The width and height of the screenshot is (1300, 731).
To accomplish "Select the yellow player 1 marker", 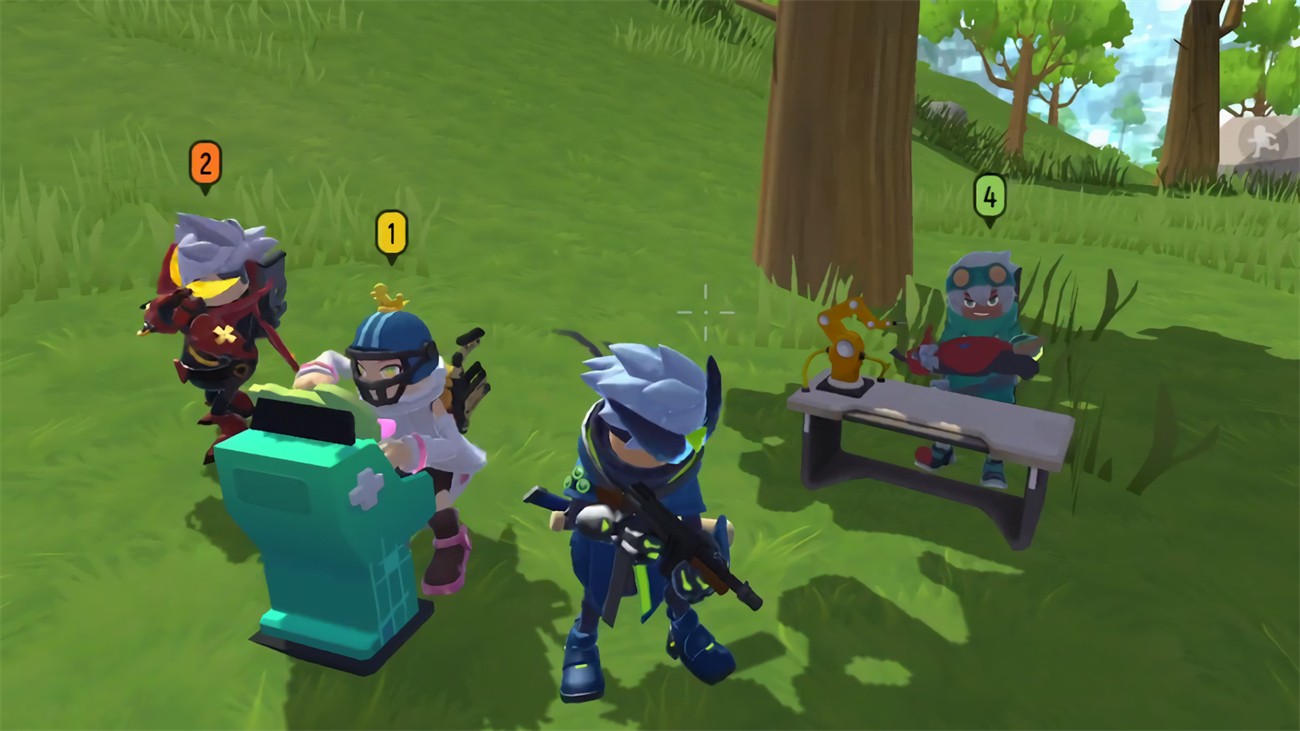I will point(391,234).
